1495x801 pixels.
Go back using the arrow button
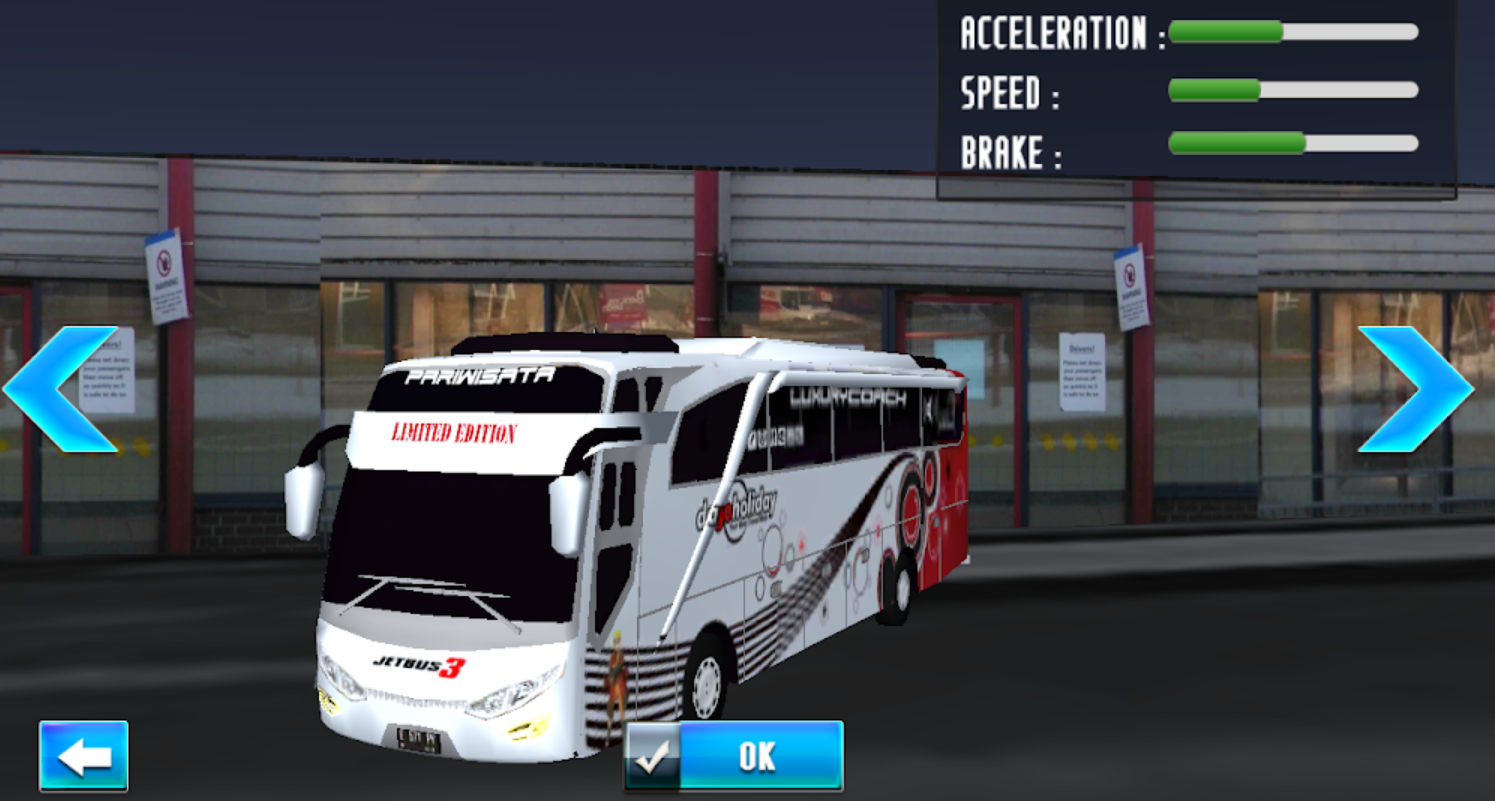84,757
